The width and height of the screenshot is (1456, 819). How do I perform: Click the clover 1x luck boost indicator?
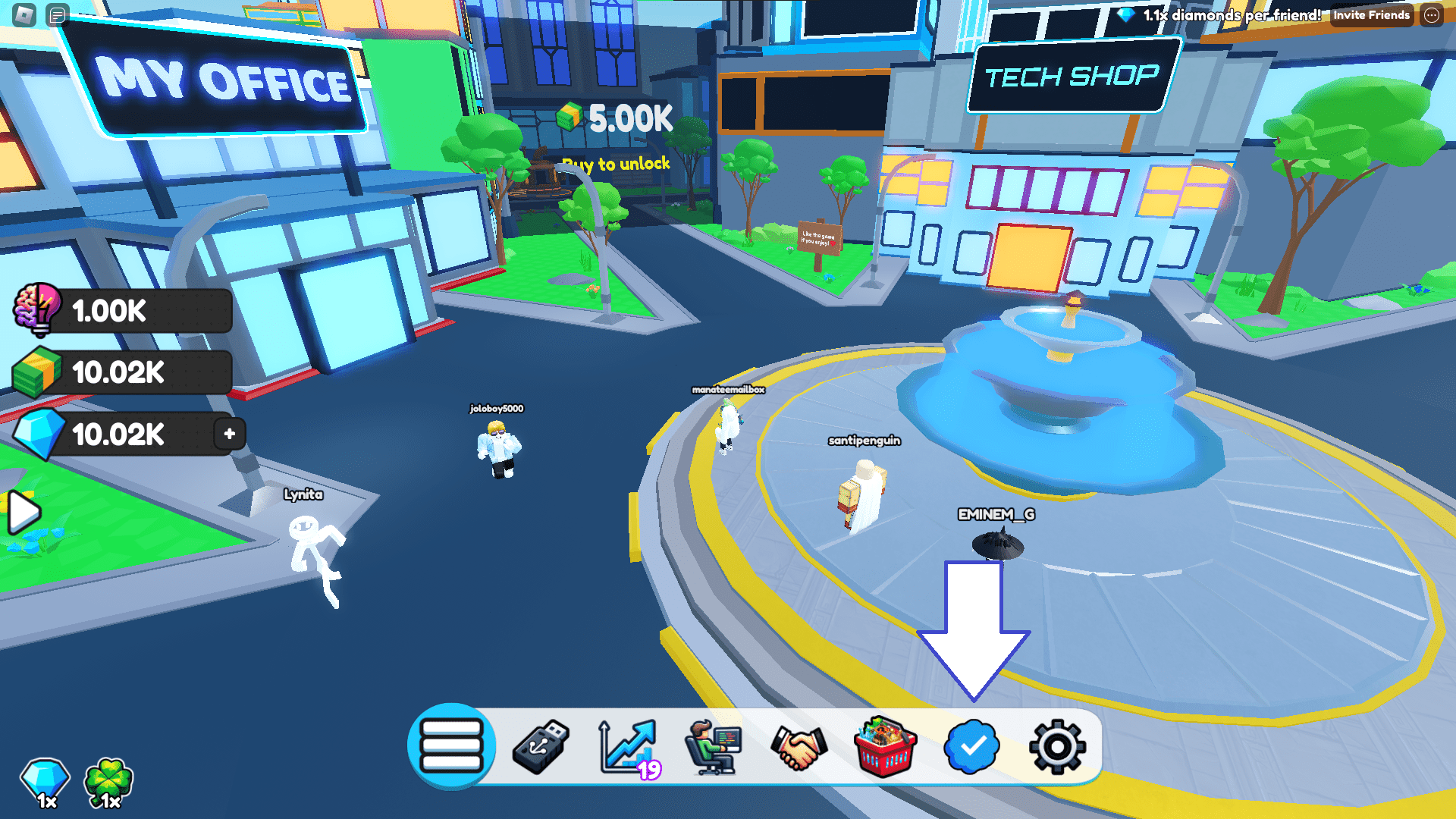pyautogui.click(x=106, y=781)
